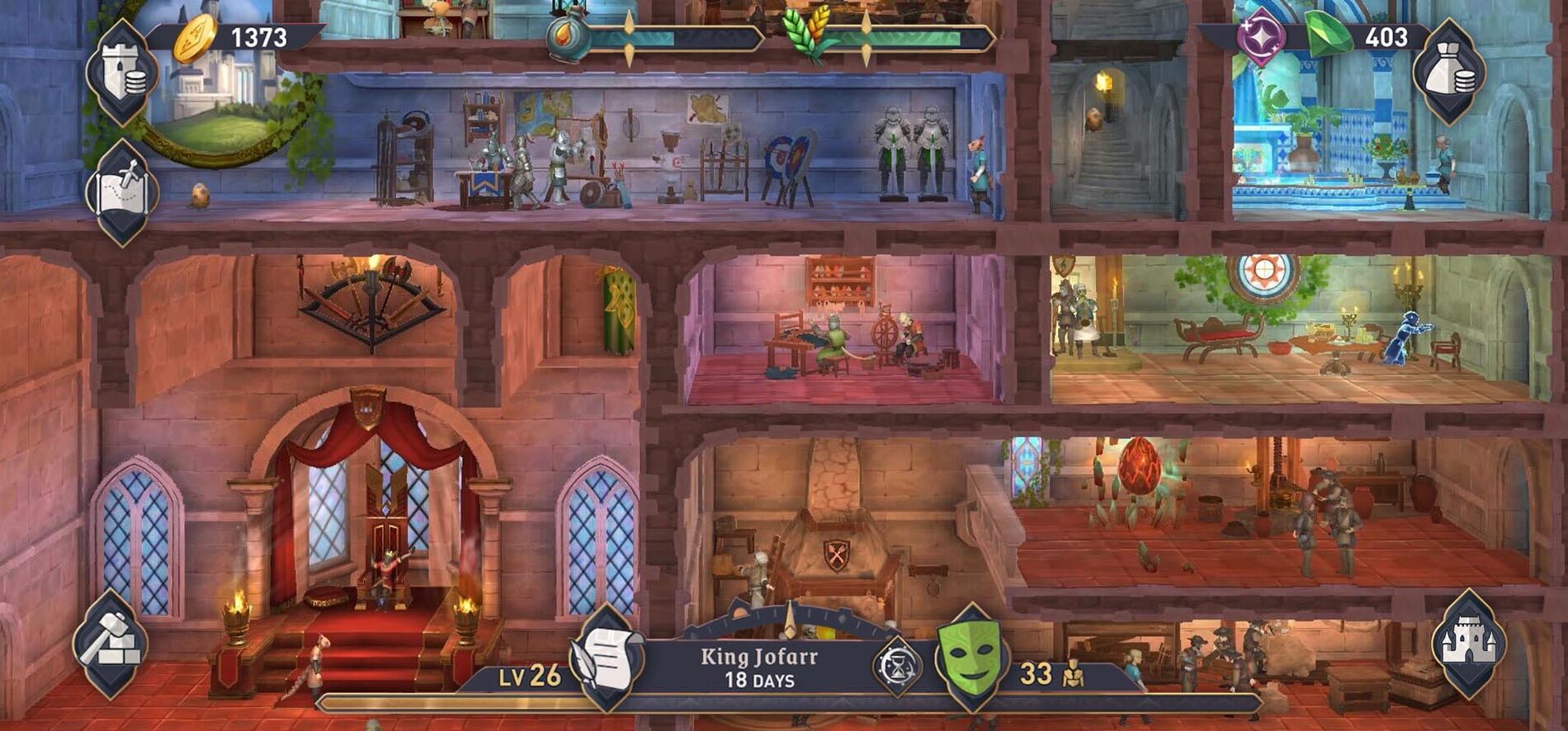Open the King Jofarr info panel
This screenshot has height=731, width=1568.
(x=759, y=667)
